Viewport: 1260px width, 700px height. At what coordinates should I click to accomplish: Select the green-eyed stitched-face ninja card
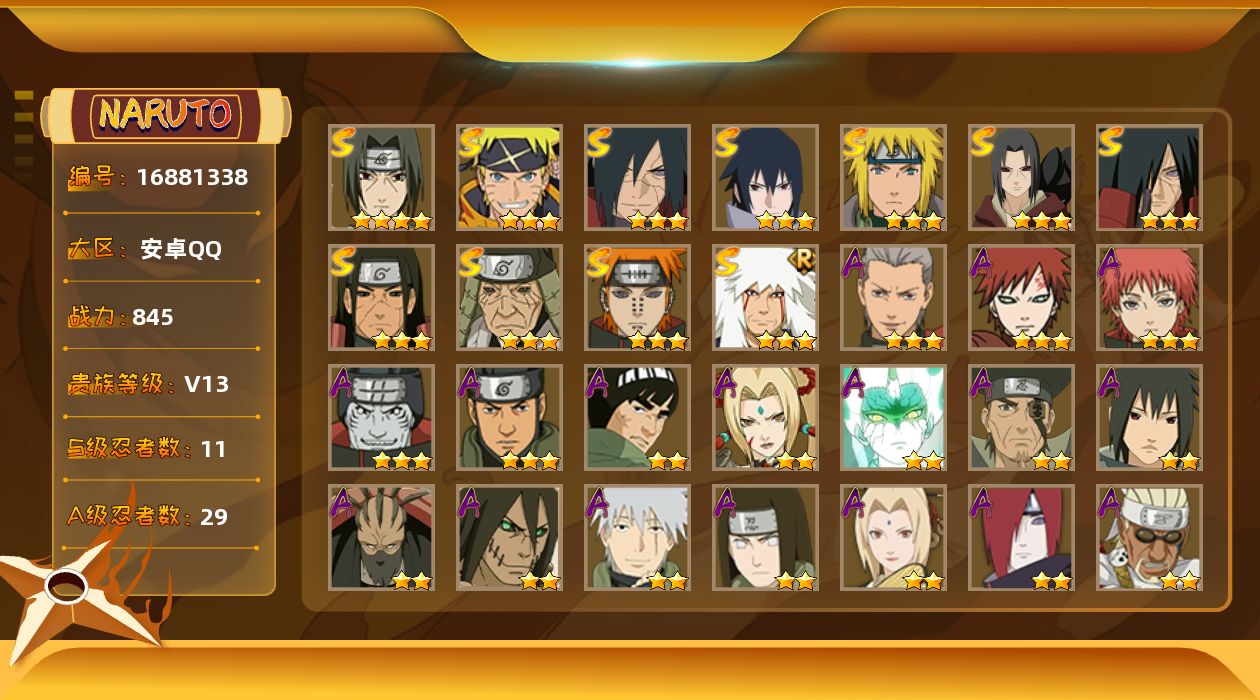coord(509,538)
